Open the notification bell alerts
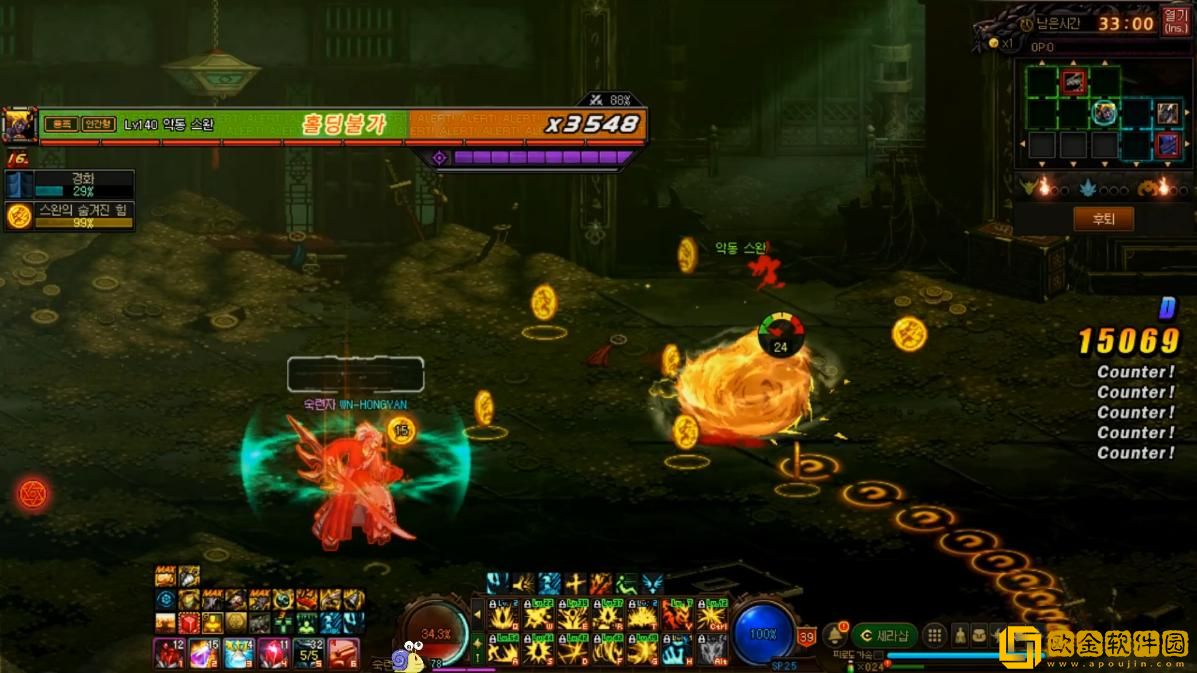 pos(836,635)
